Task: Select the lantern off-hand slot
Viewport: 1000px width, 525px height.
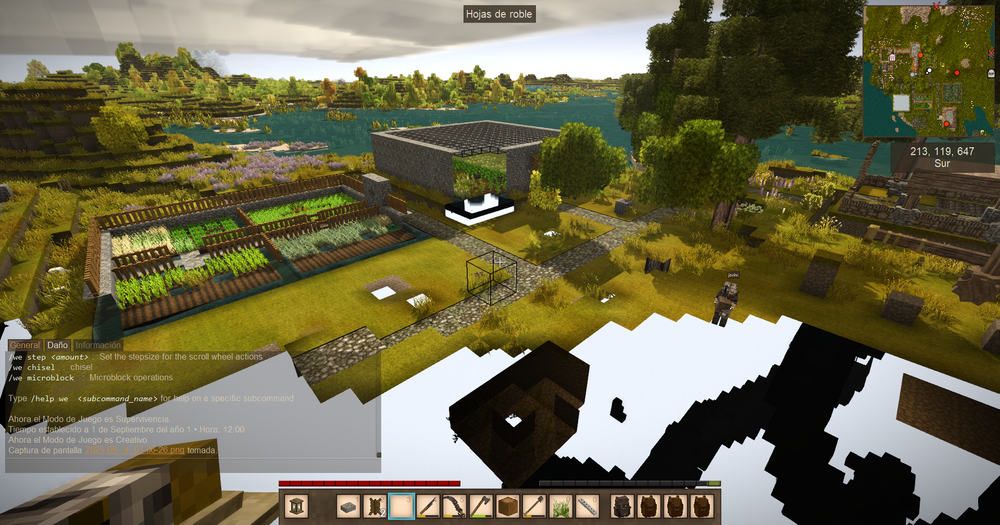Action: 300,506
